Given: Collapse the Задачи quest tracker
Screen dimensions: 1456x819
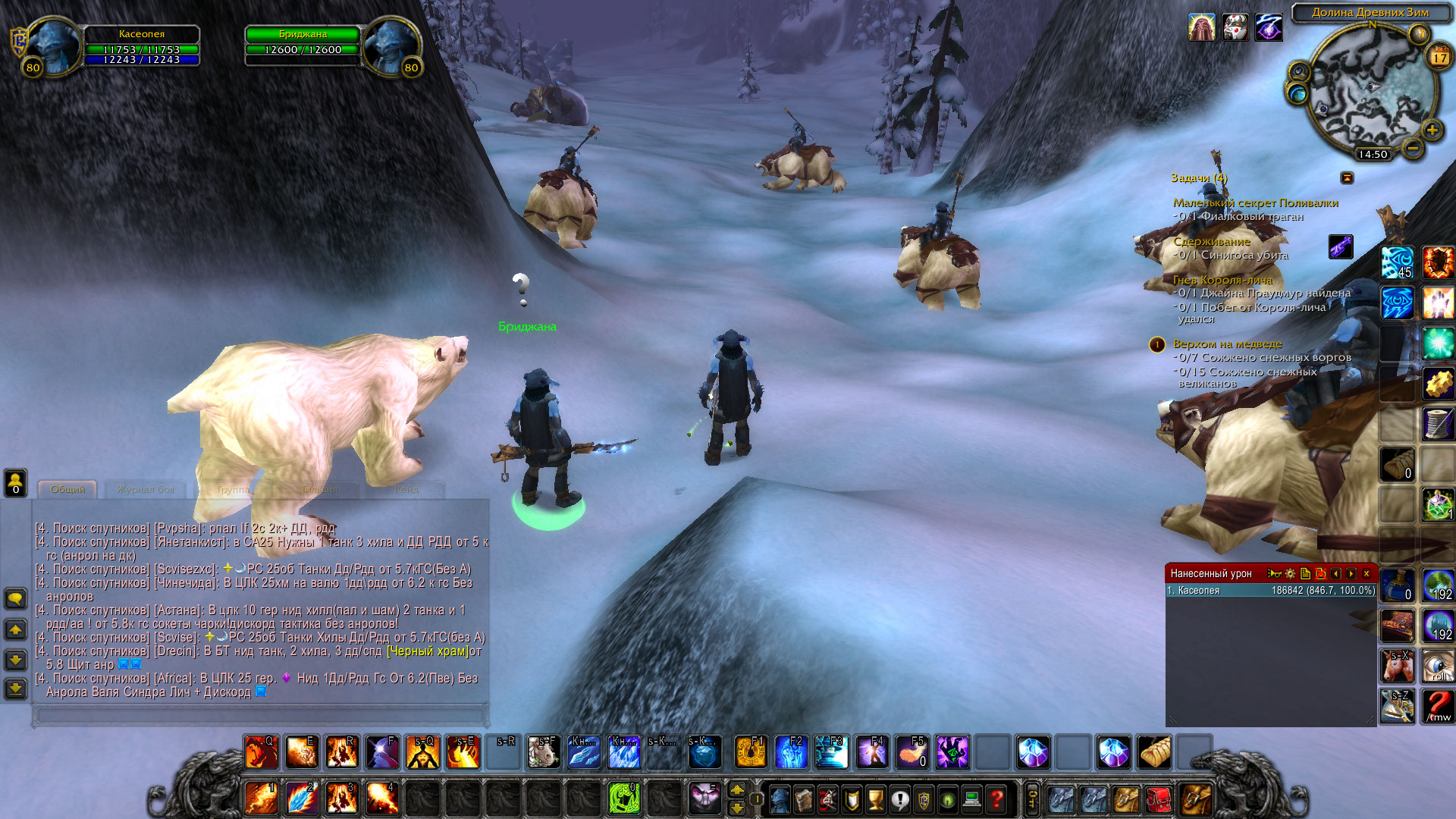Looking at the screenshot, I should [x=1347, y=177].
